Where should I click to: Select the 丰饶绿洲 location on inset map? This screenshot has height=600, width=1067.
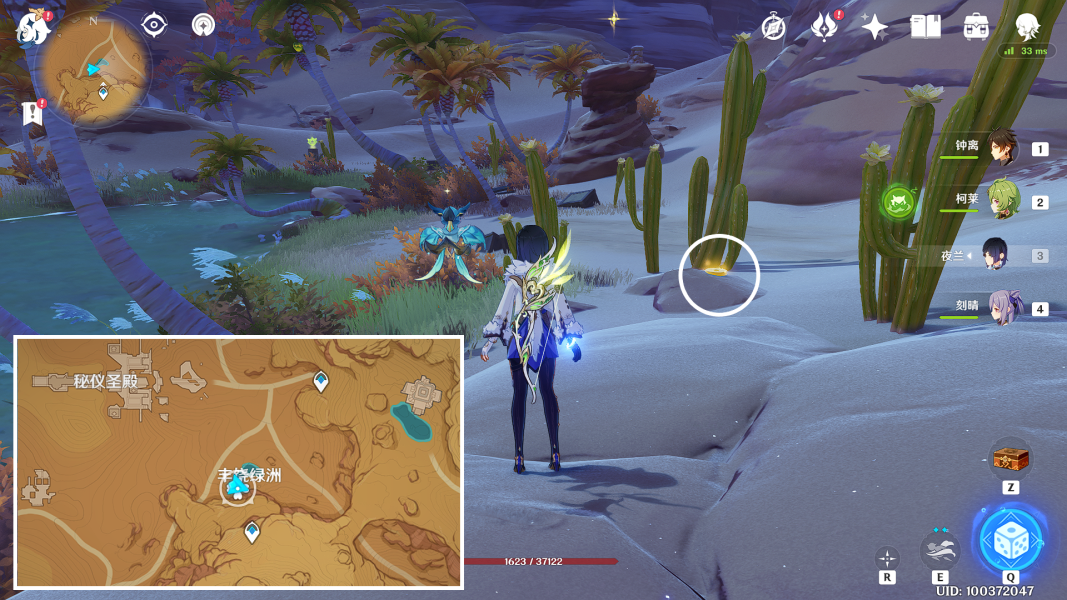[249, 476]
